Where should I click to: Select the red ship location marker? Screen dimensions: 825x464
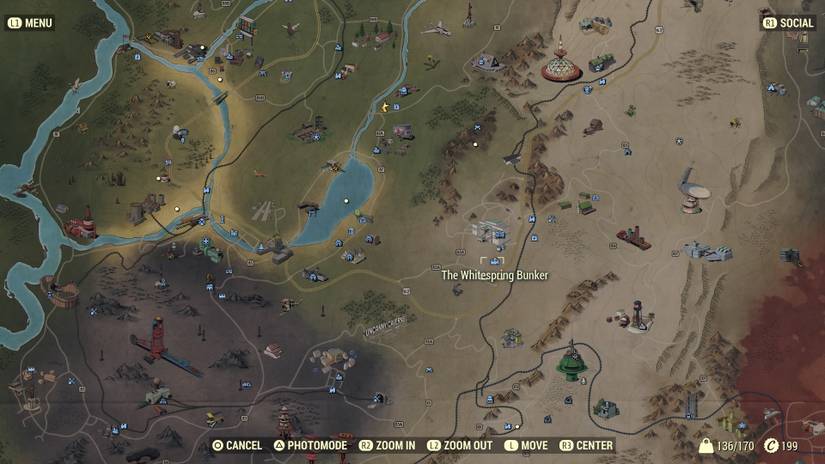pos(634,238)
